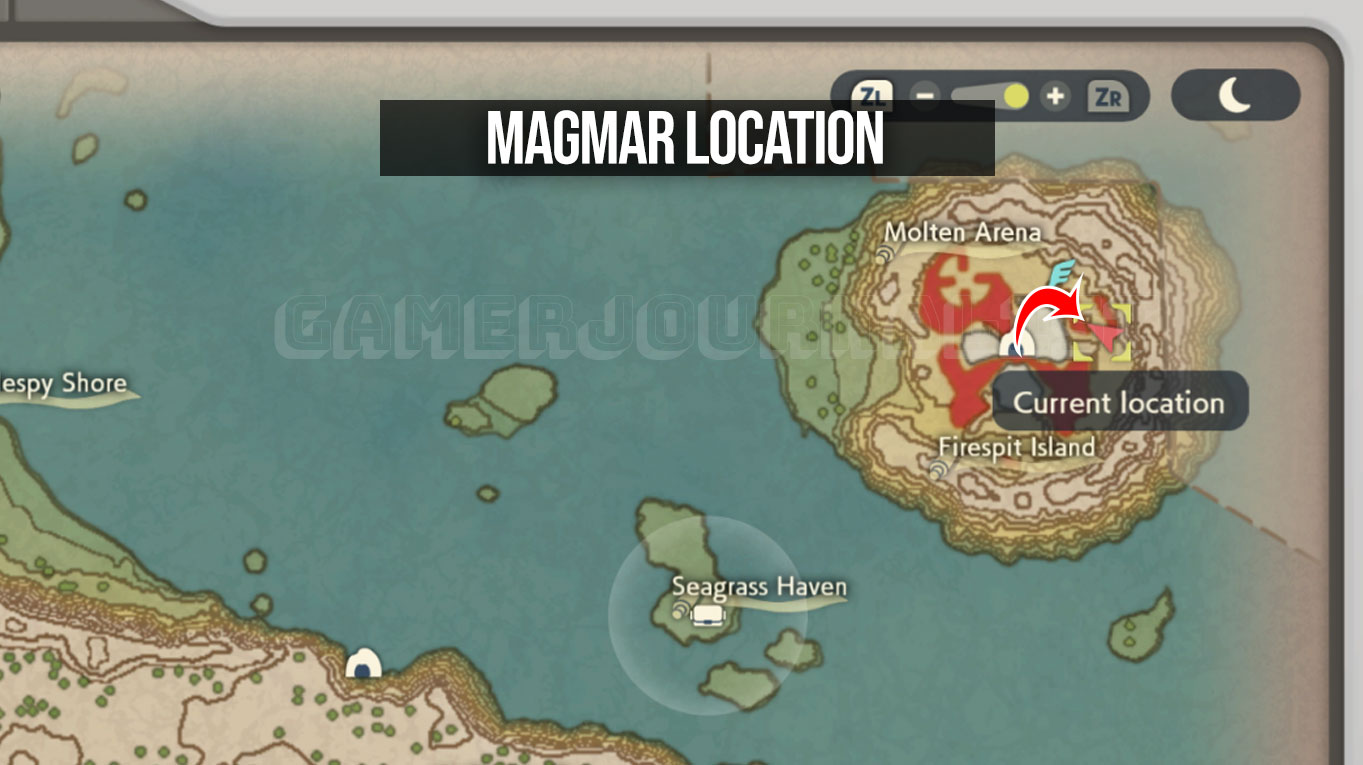Click the spiral landmark icon below Firespit Island
Image resolution: width=1363 pixels, height=765 pixels.
pos(936,469)
